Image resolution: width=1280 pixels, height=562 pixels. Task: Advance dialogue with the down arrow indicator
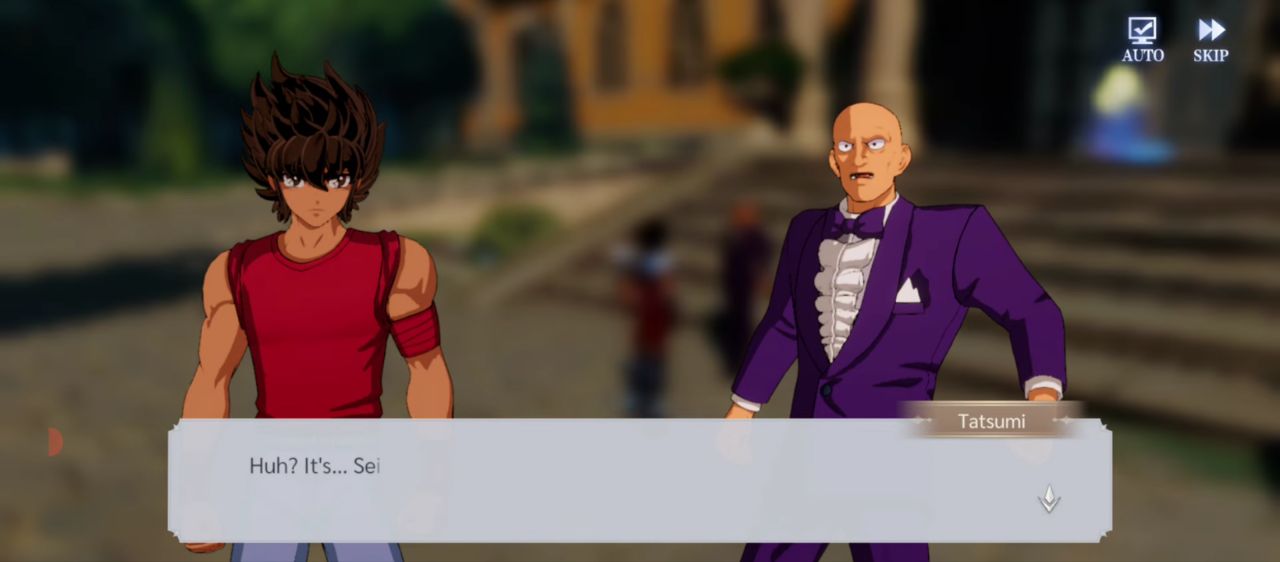[1048, 498]
